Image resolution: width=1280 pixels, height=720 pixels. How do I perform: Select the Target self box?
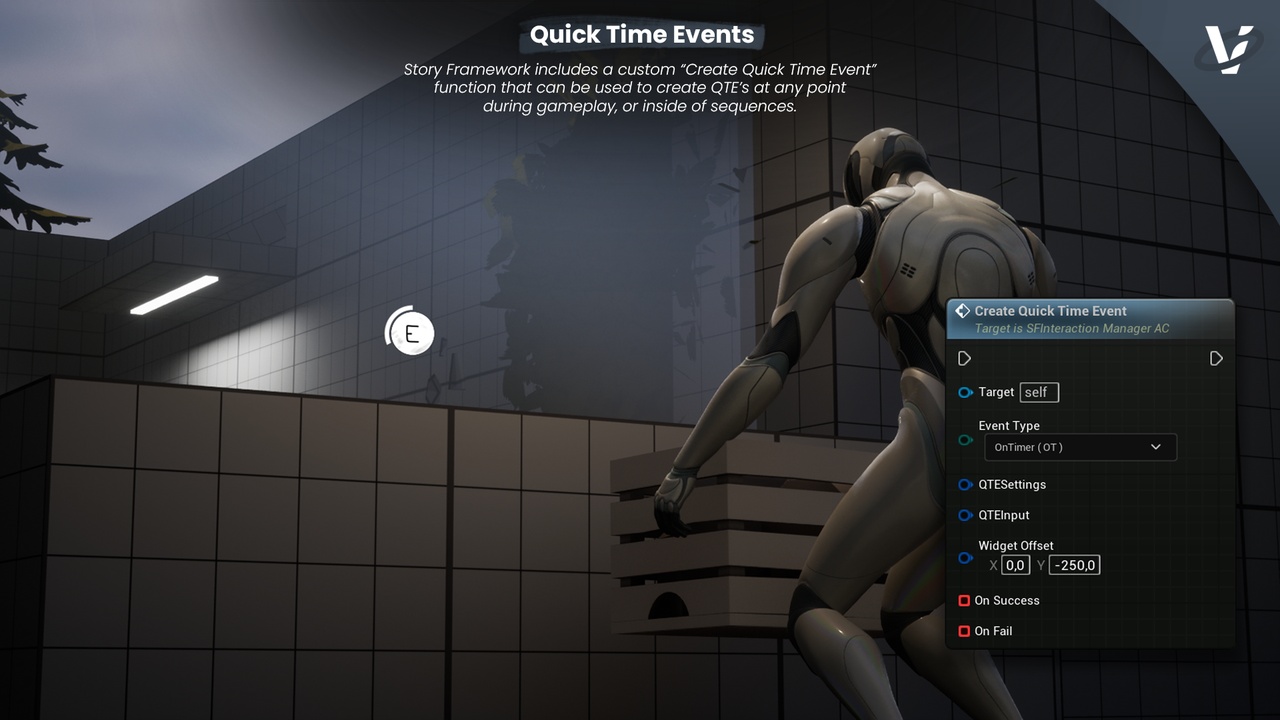coord(1039,392)
